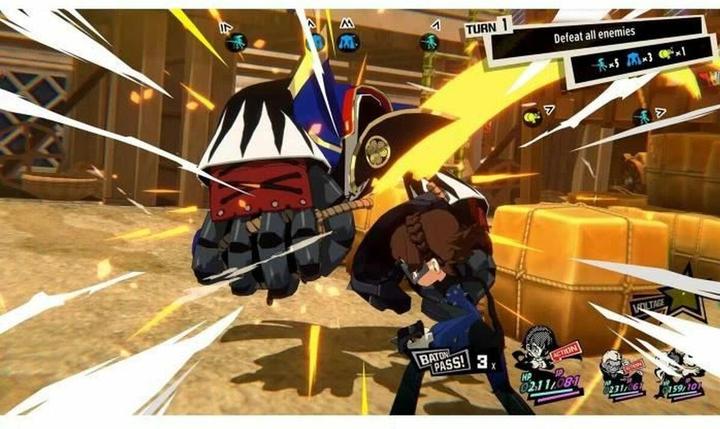720x429 pixels.
Task: Select the party member with 159 HP
Action: click(682, 372)
